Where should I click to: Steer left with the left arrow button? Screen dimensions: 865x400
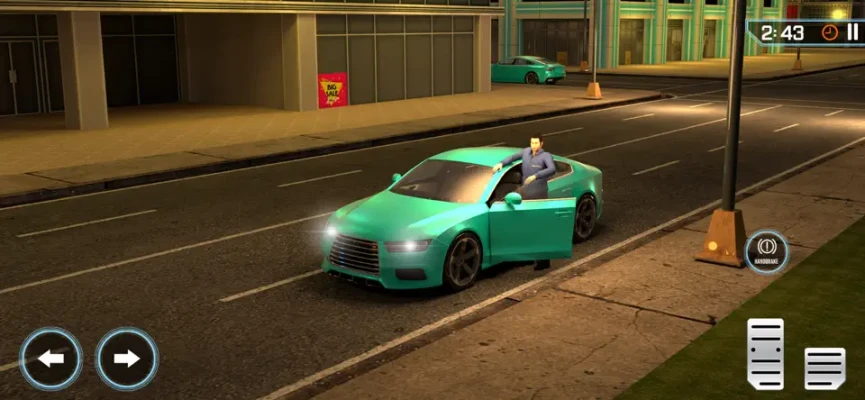pos(51,358)
